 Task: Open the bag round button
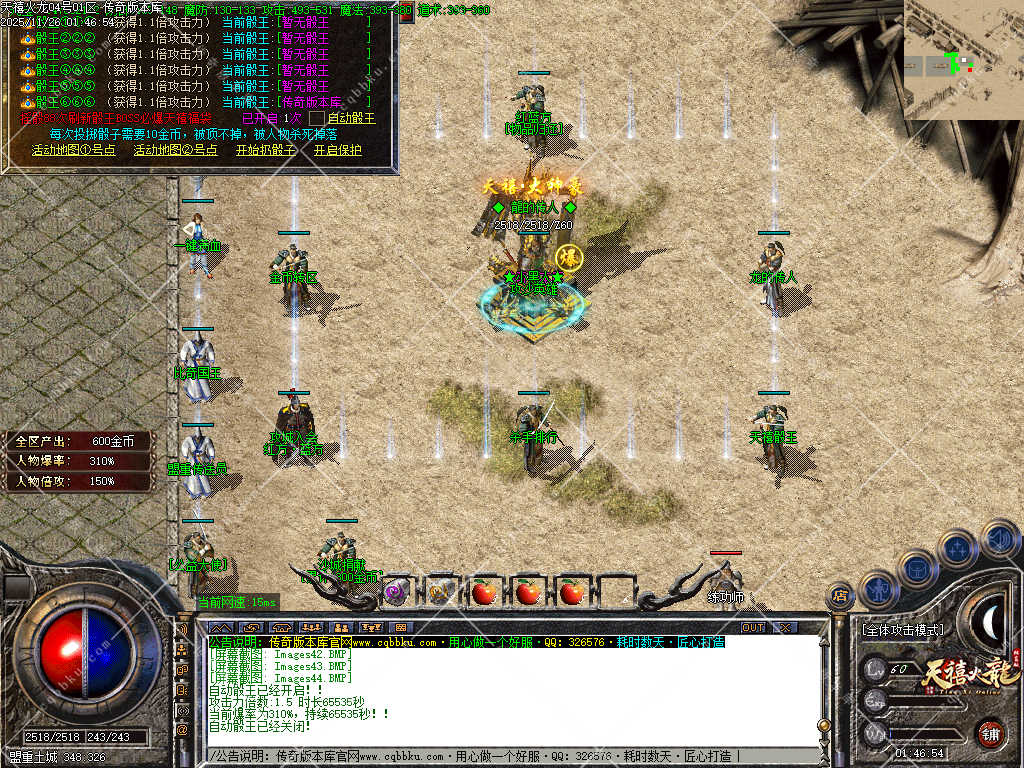[917, 569]
